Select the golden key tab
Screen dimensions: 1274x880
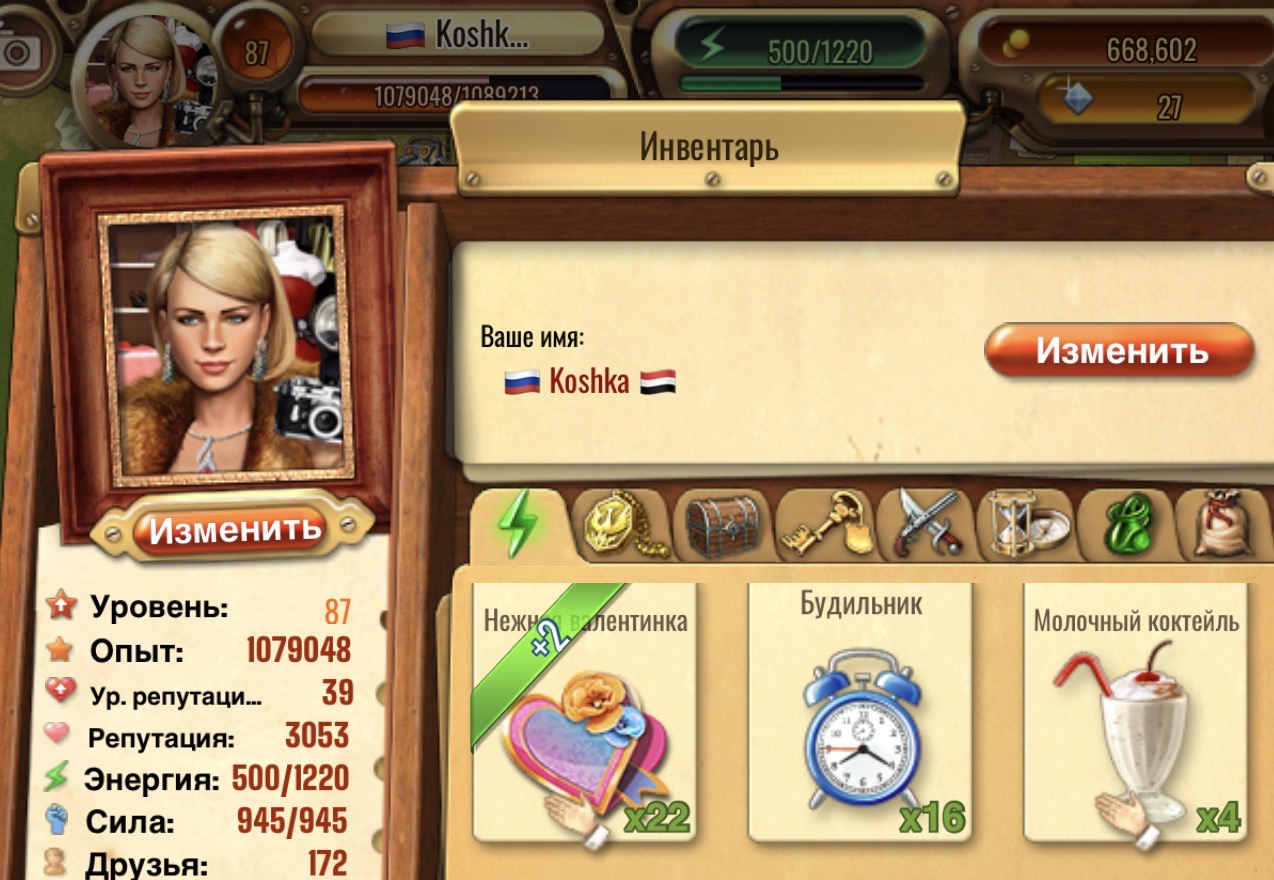coord(826,523)
